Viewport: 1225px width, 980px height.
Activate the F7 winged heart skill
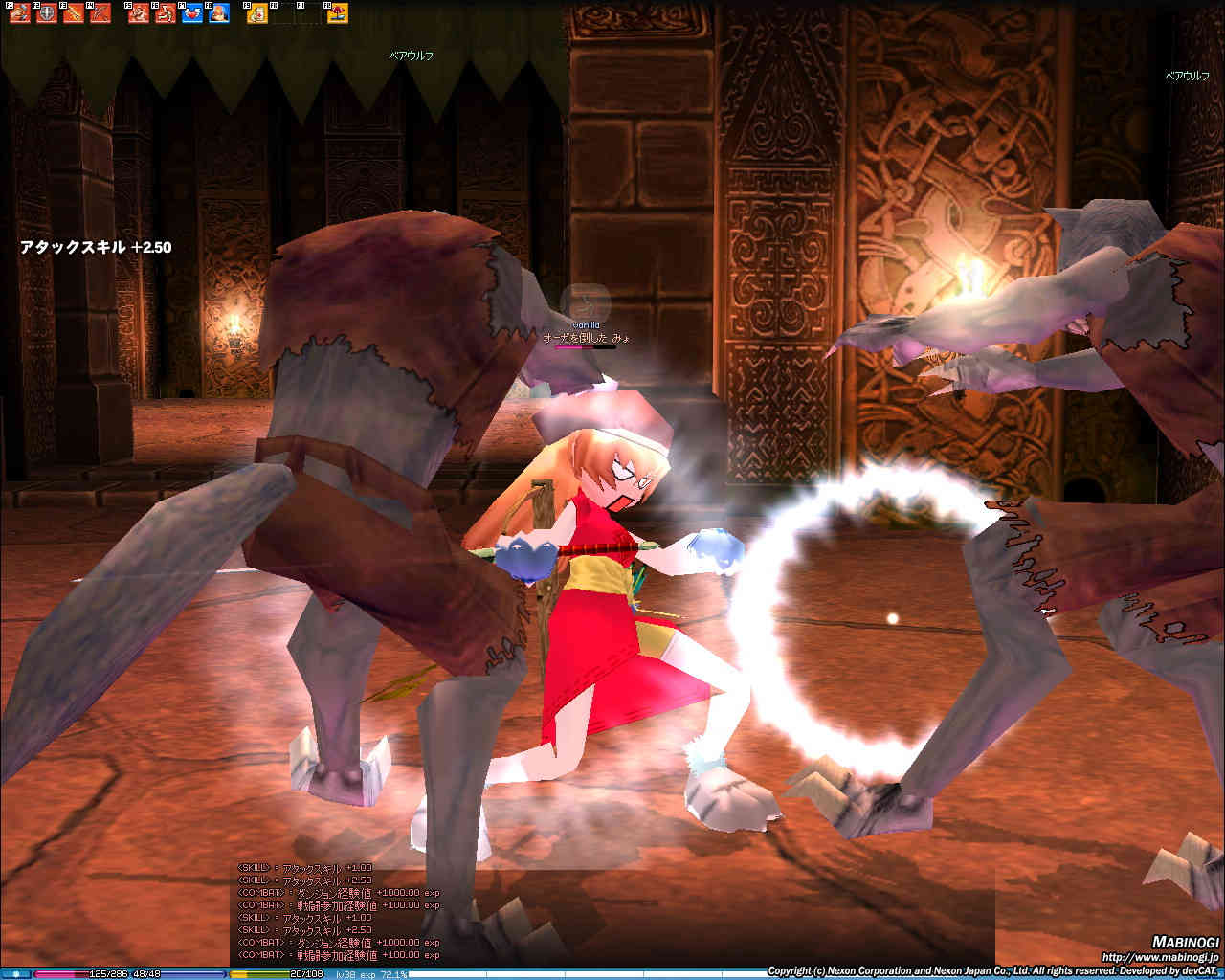pos(192,14)
